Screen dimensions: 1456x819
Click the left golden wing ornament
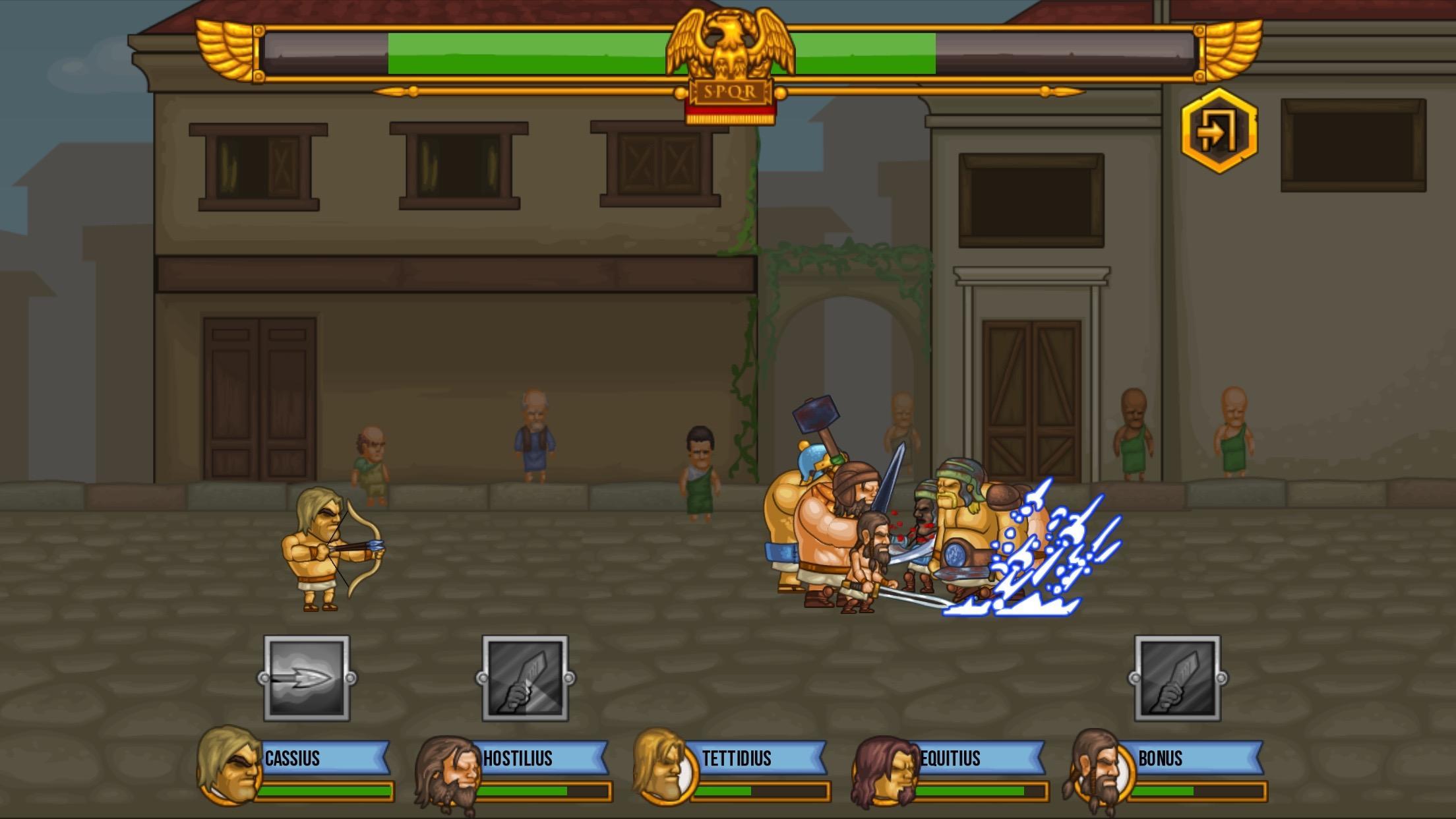coord(224,53)
